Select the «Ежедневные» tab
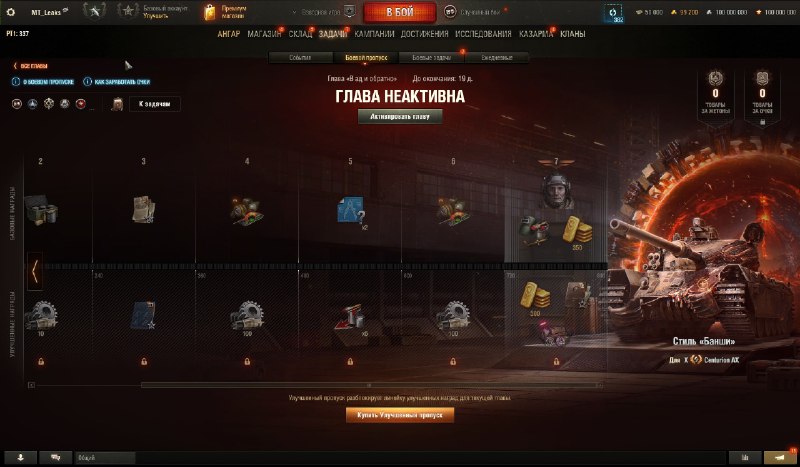The height and width of the screenshot is (467, 800). pyautogui.click(x=496, y=58)
